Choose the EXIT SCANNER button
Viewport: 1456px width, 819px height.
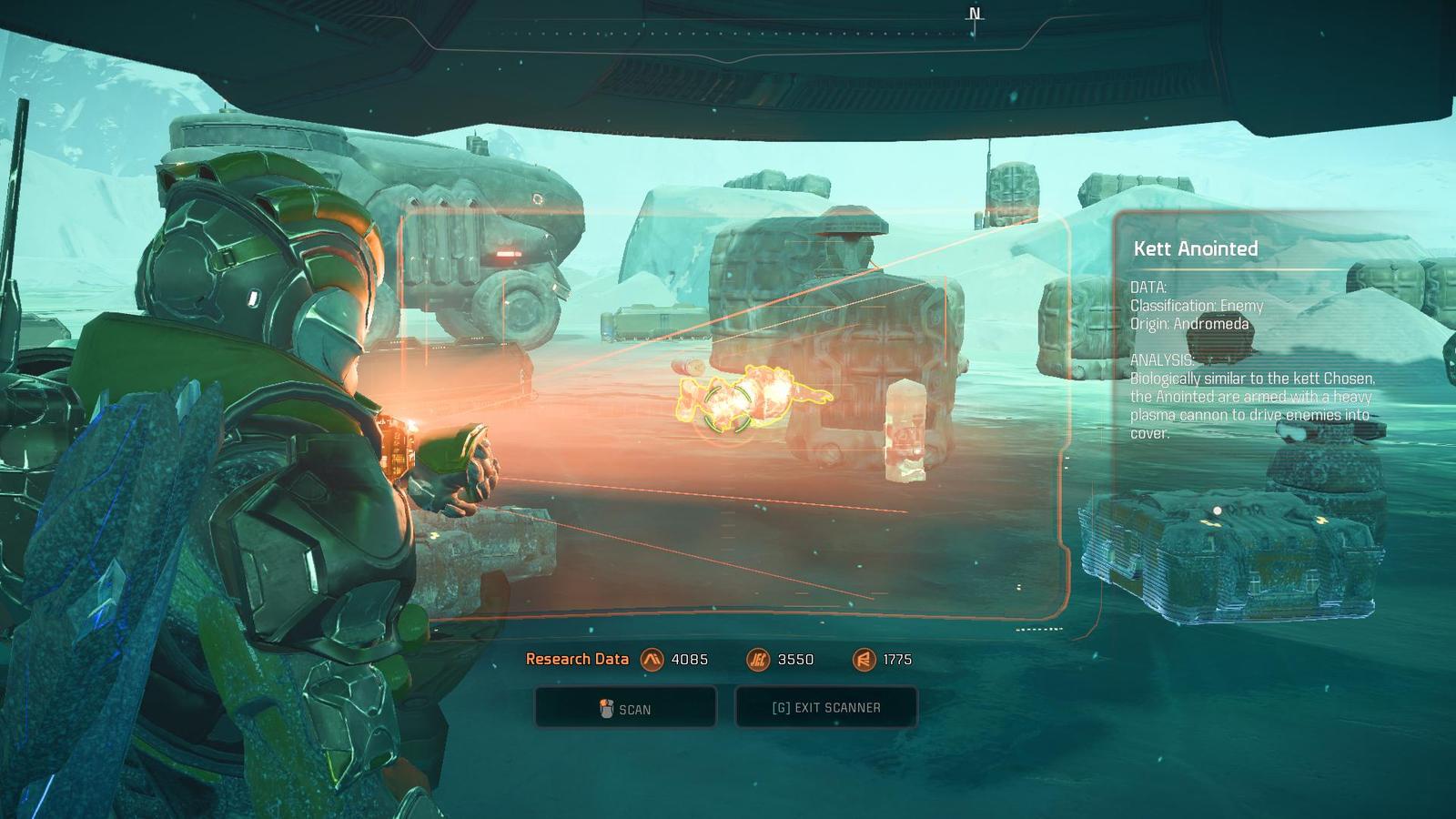click(825, 707)
